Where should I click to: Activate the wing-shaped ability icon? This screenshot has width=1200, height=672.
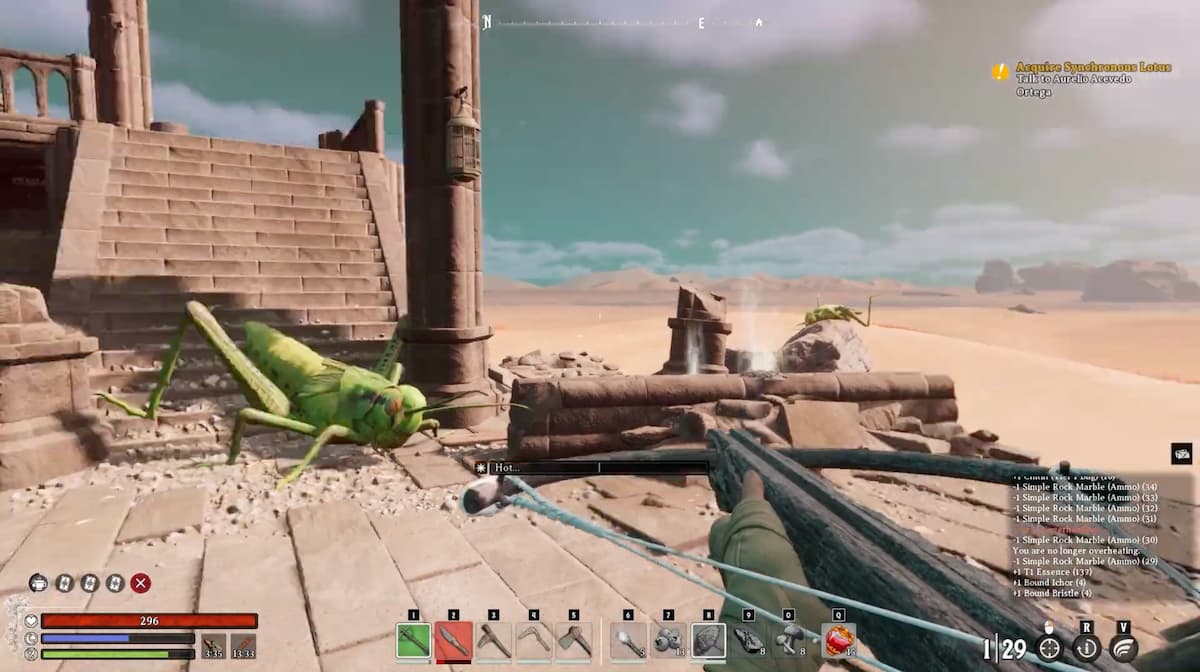click(x=1124, y=648)
